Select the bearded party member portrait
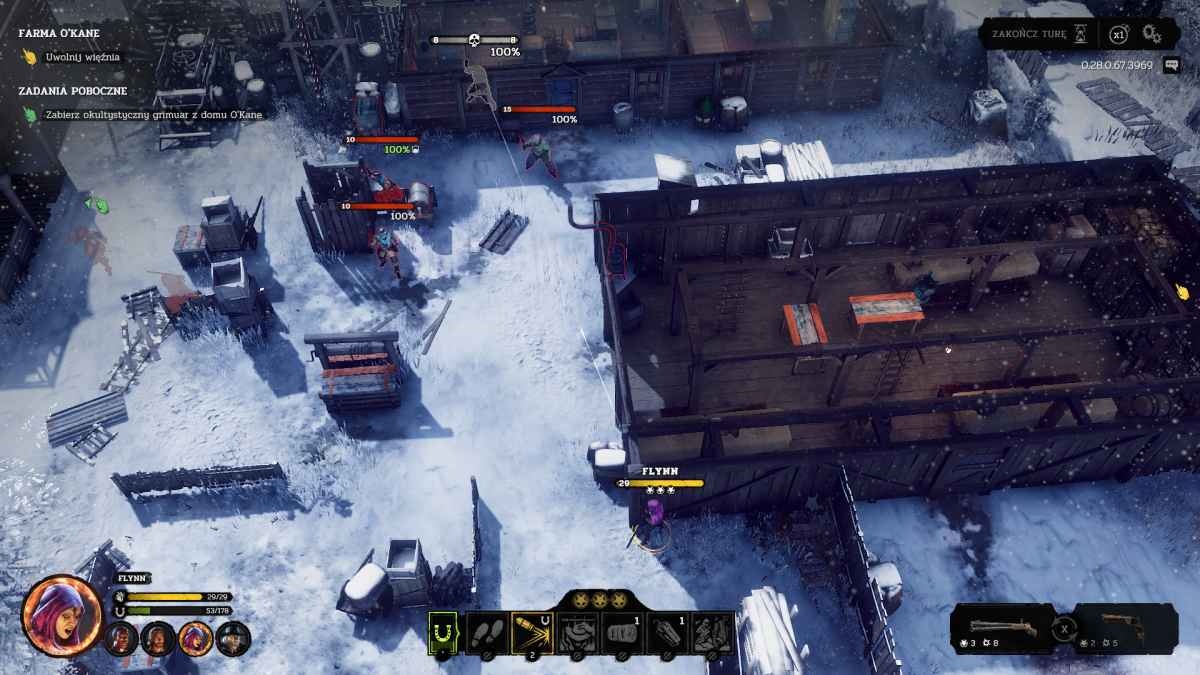Image resolution: width=1200 pixels, height=675 pixels. pyautogui.click(x=158, y=637)
